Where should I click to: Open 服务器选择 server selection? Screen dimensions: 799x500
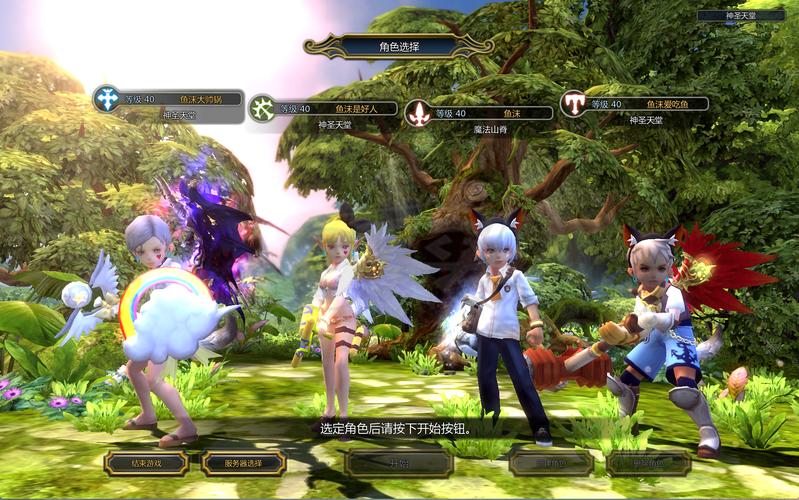tap(243, 463)
